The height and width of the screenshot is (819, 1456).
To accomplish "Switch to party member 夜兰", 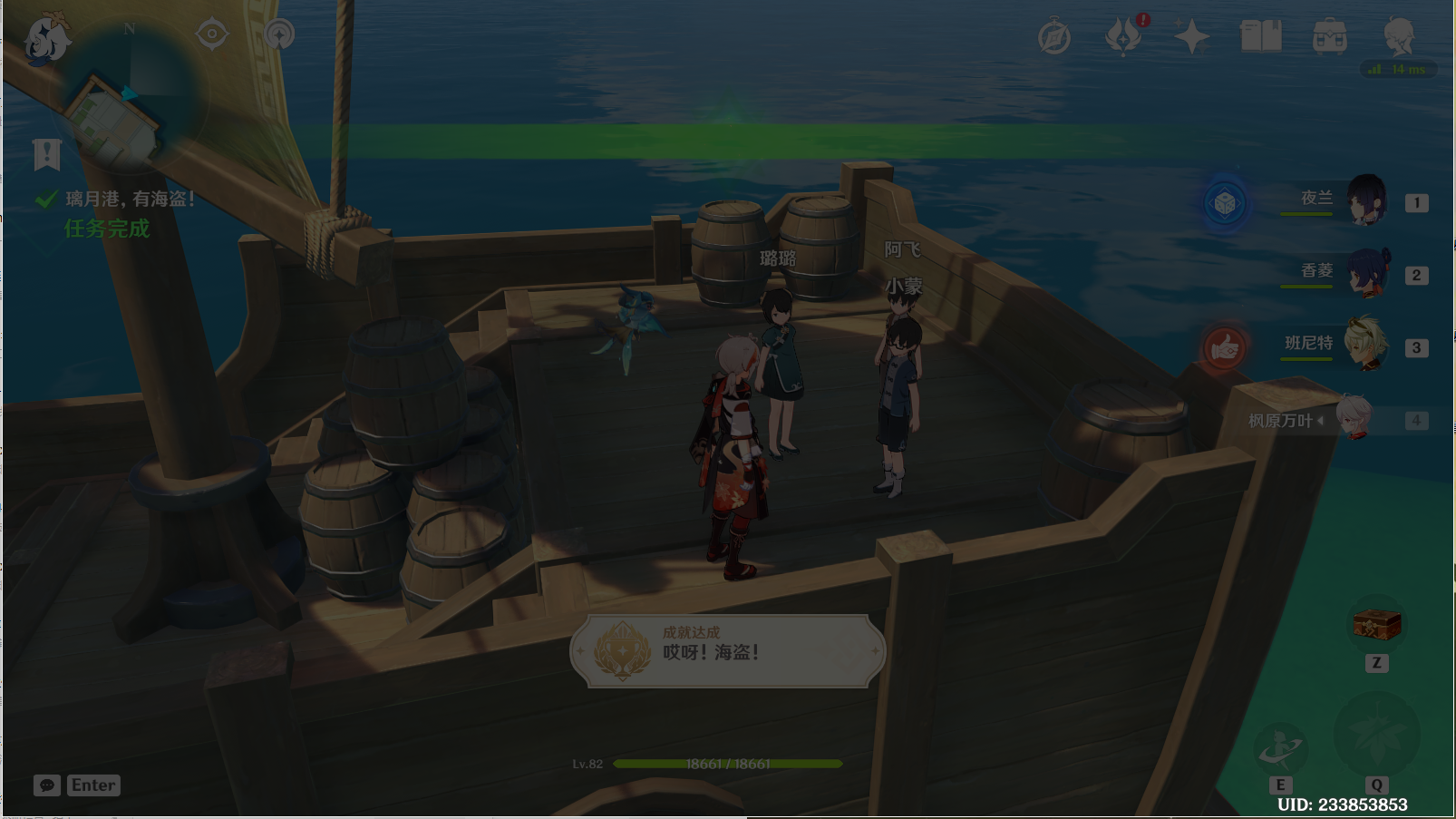I will click(1365, 200).
